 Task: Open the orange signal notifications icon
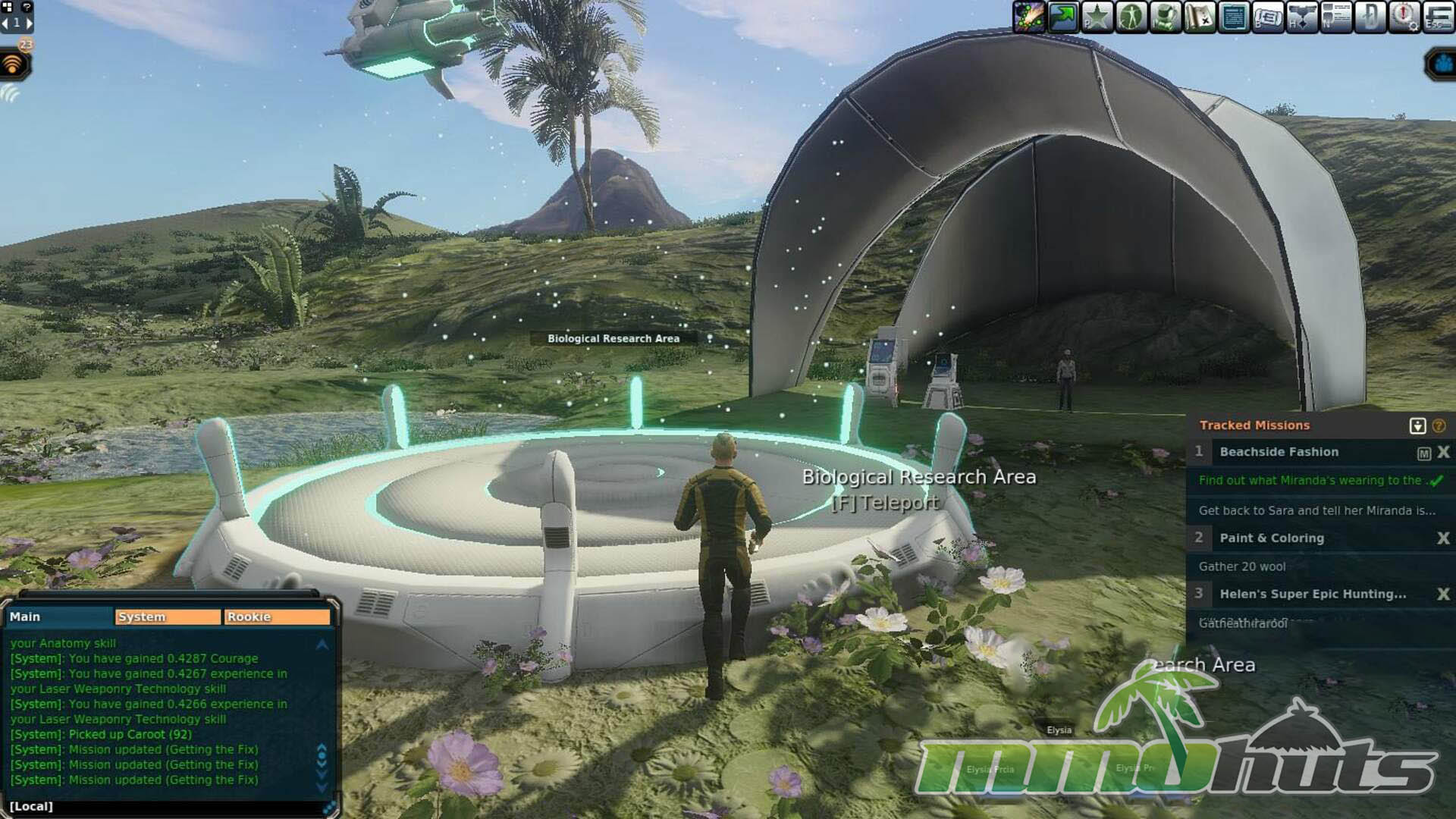(13, 65)
